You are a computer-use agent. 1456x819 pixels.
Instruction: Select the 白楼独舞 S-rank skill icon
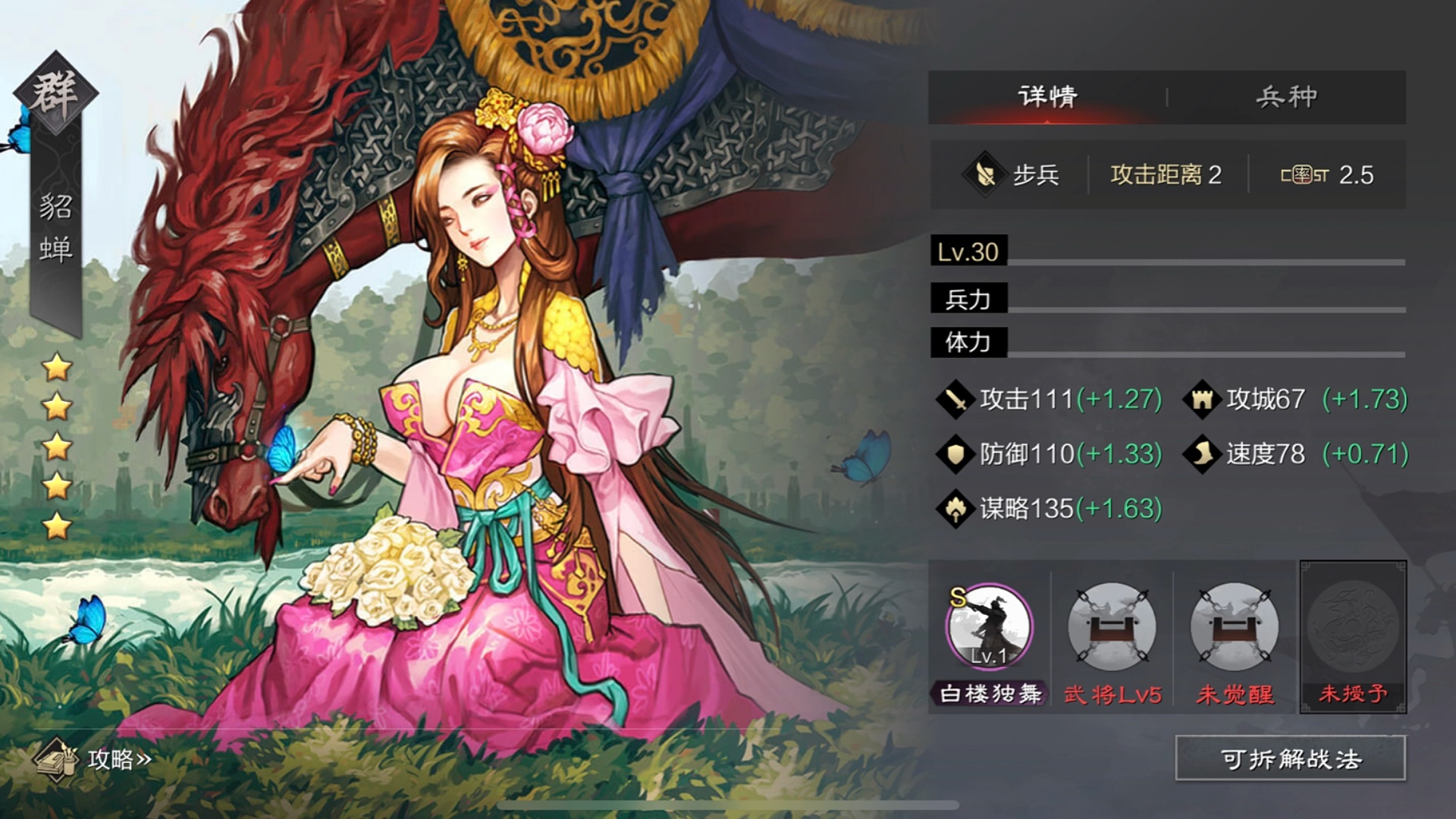pos(989,626)
